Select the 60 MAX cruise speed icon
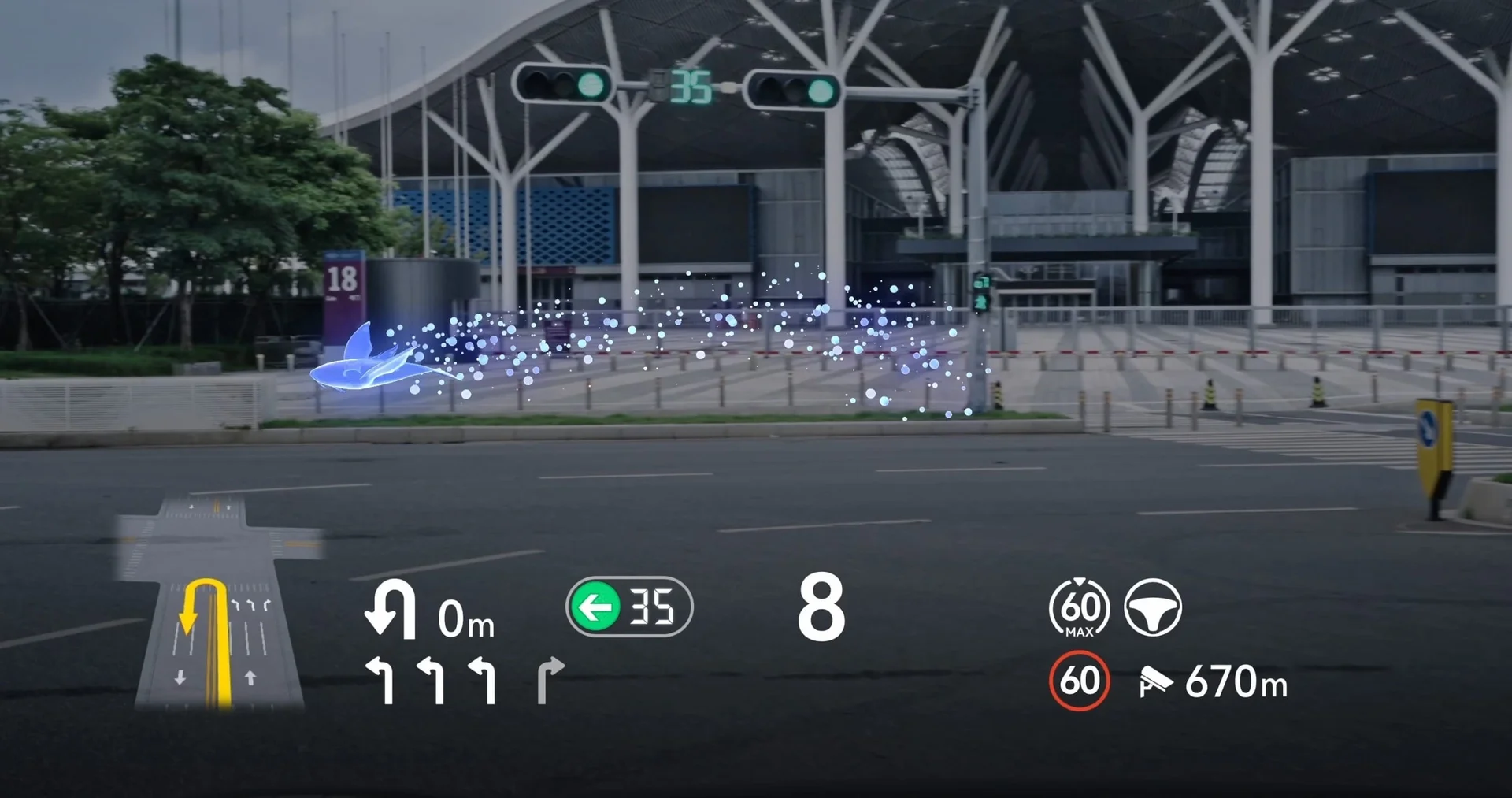Viewport: 1512px width, 798px height. tap(1079, 608)
